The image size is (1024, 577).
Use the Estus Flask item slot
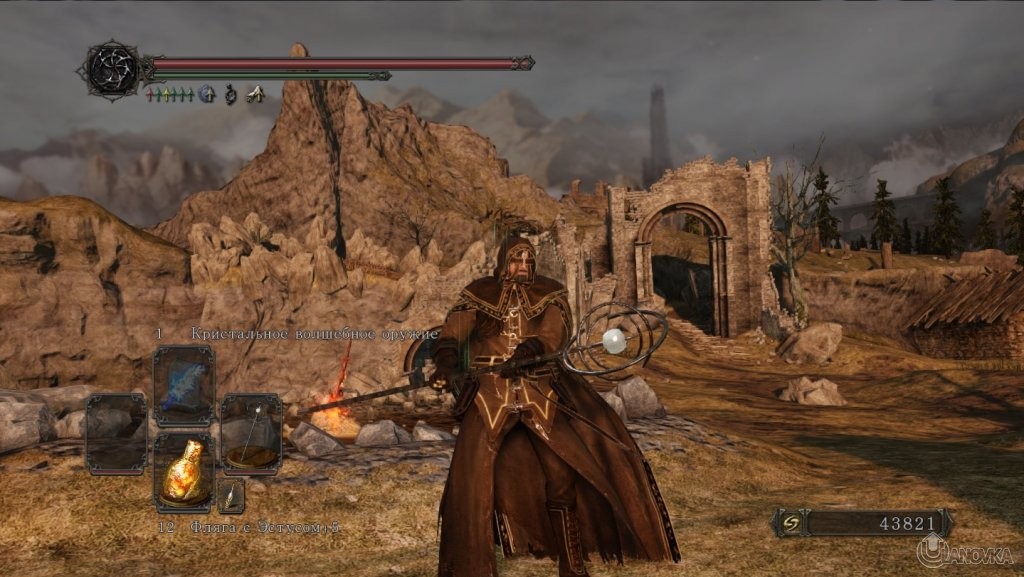click(x=184, y=473)
